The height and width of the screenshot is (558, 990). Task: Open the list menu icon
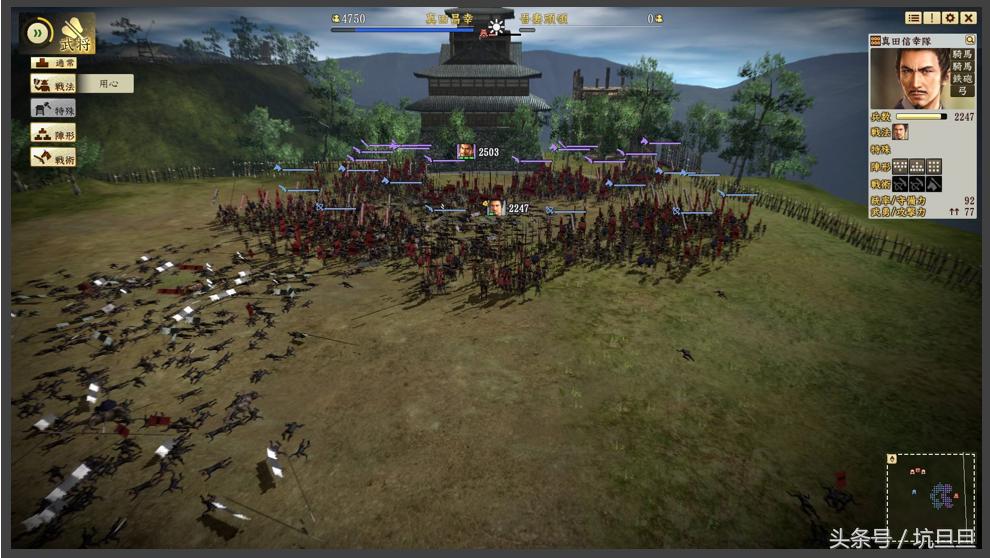point(913,18)
